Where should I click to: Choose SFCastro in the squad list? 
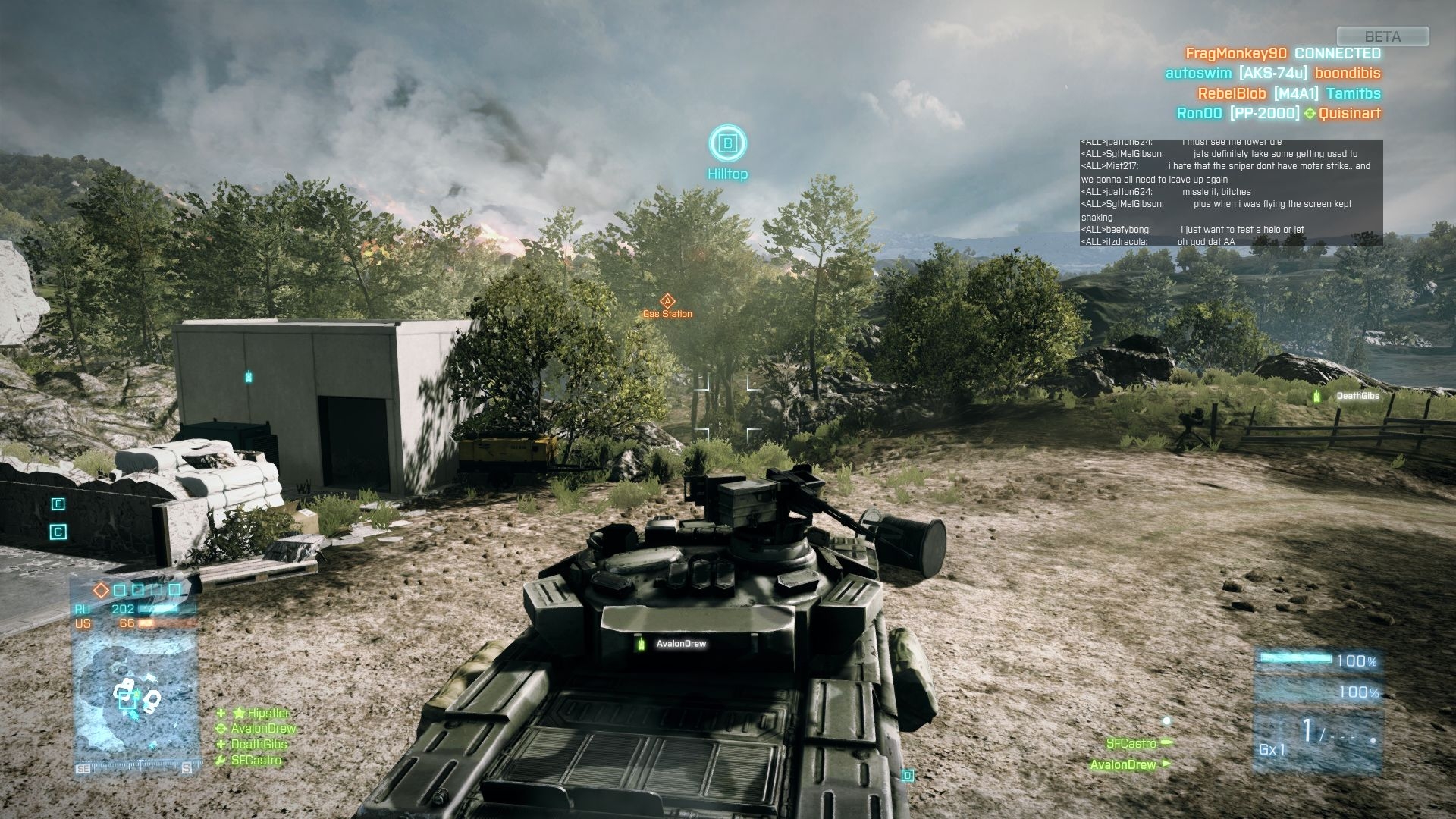[x=256, y=761]
